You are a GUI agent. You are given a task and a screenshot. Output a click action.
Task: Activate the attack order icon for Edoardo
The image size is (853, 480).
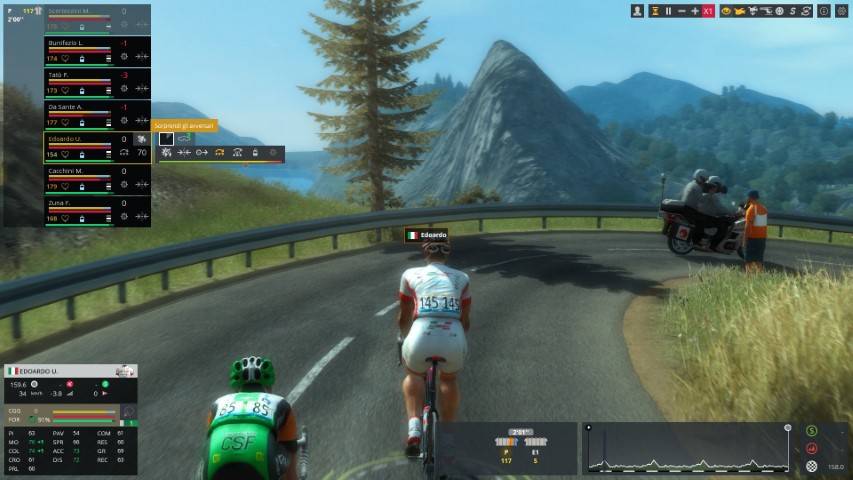166,153
